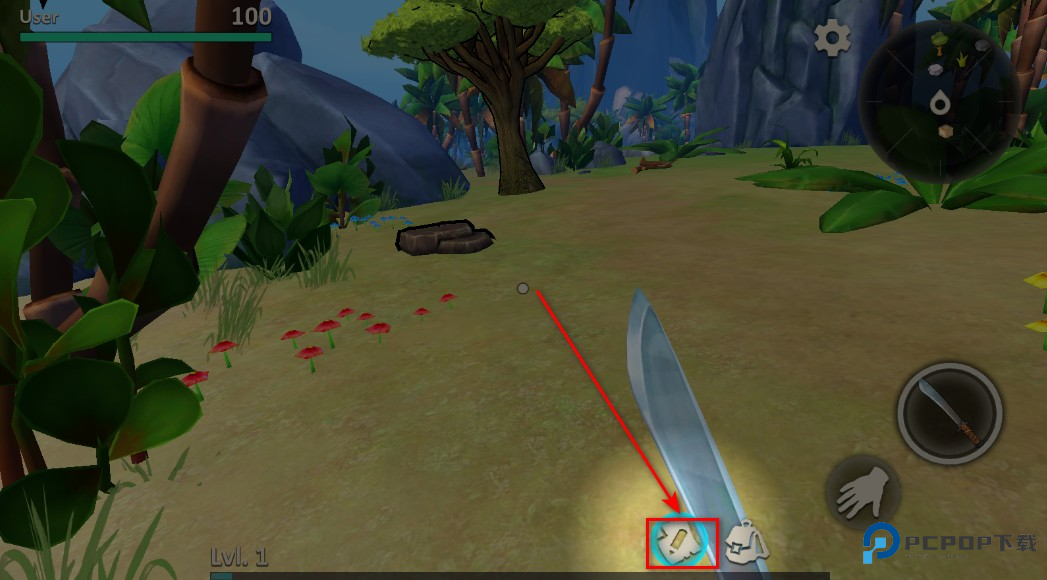Open the settings gear menu
Image resolution: width=1047 pixels, height=580 pixels.
pyautogui.click(x=831, y=39)
